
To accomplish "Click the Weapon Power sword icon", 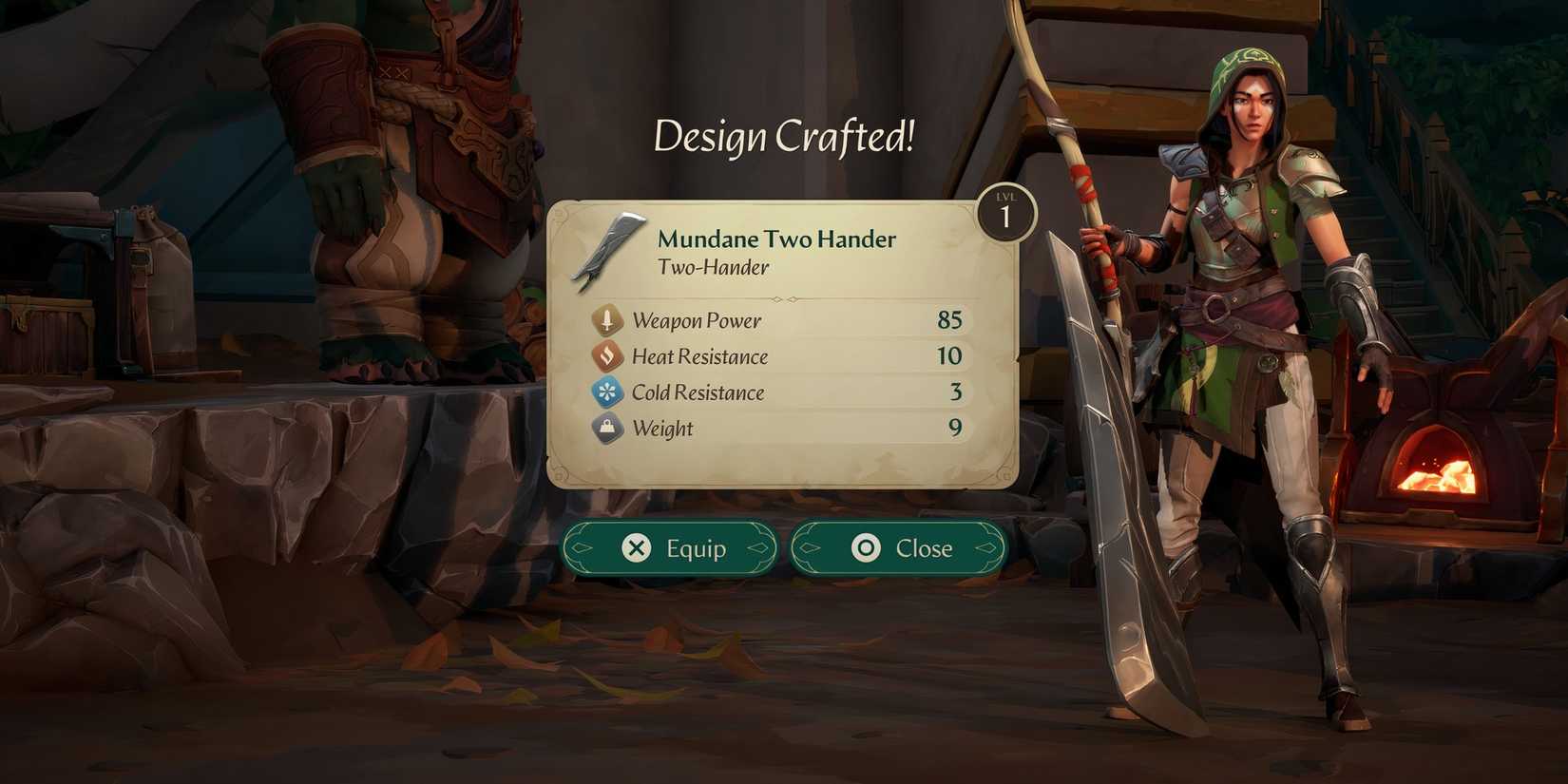I will coord(607,320).
